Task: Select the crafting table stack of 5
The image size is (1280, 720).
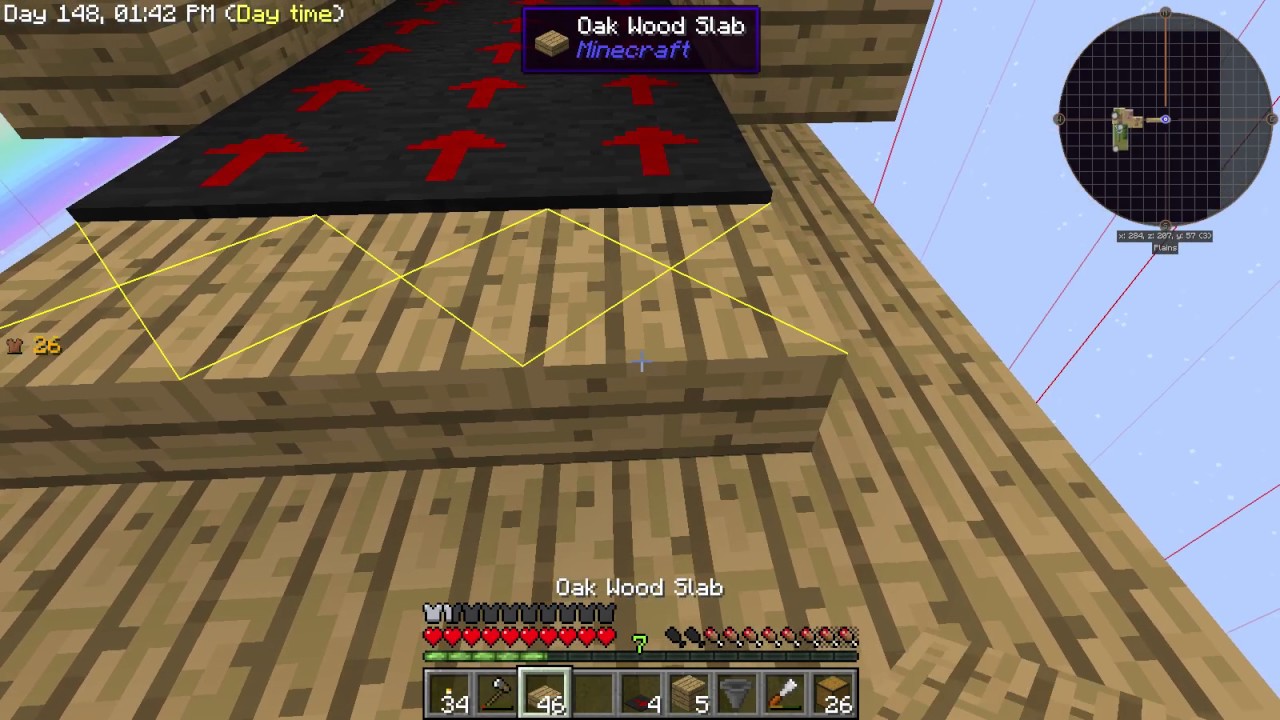Action: click(x=689, y=695)
